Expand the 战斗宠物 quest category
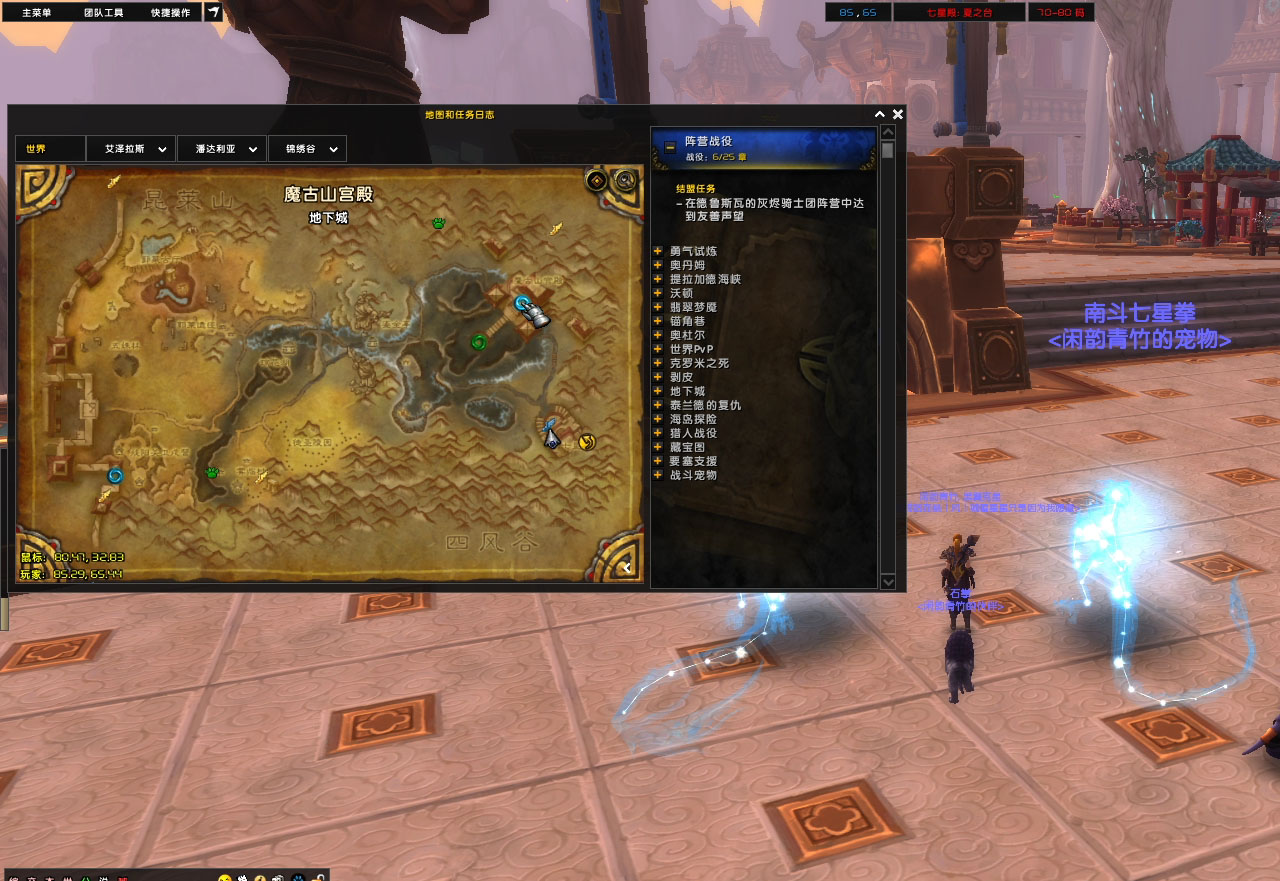Viewport: 1280px width, 881px height. (x=658, y=475)
